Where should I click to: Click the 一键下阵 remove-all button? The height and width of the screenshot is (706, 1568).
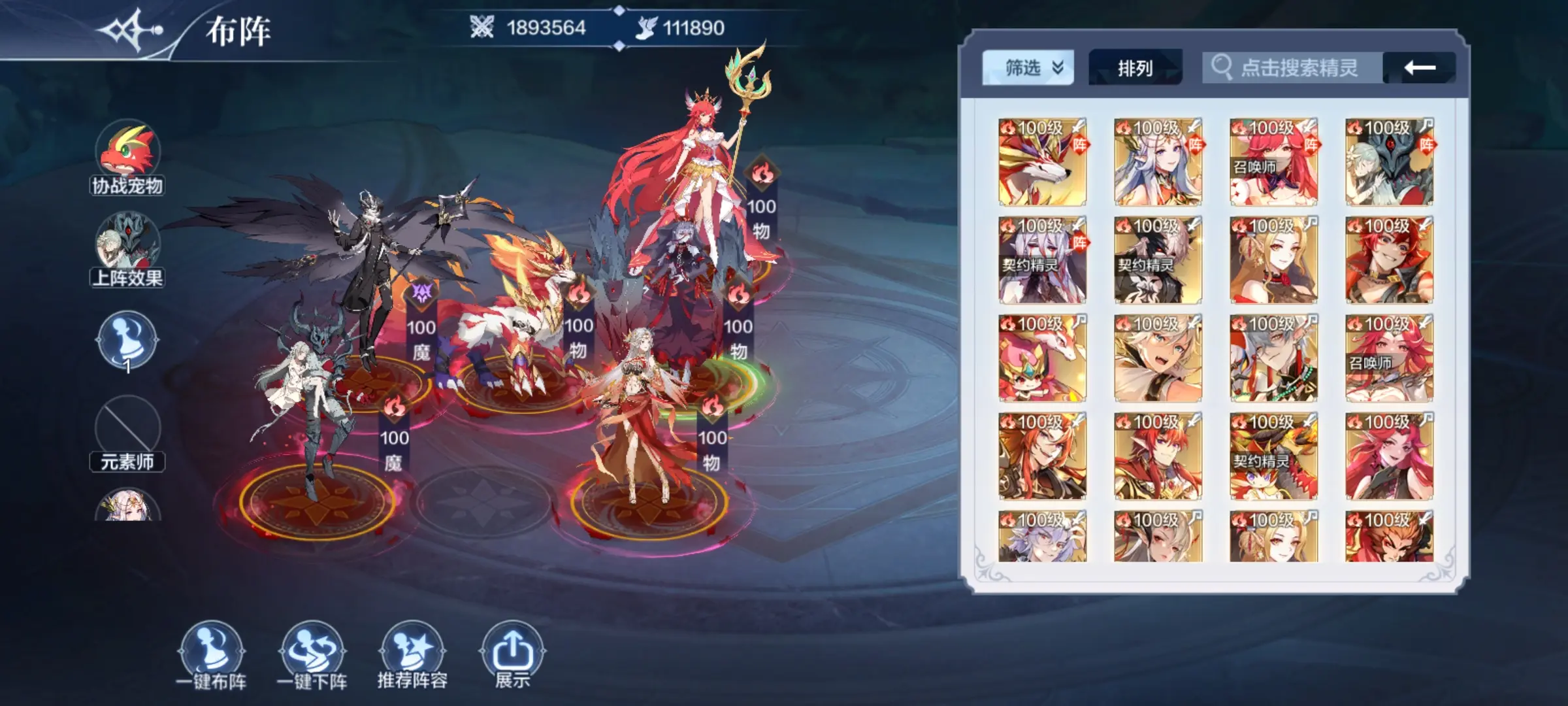tap(312, 654)
